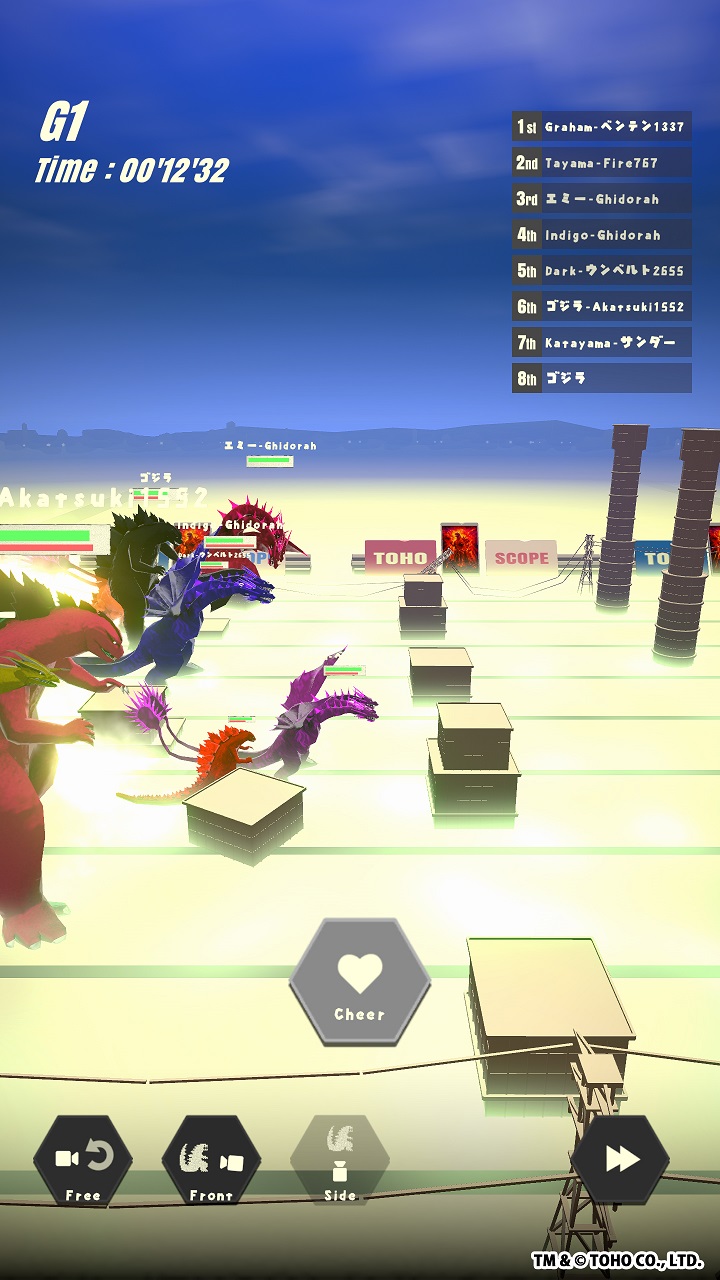Image resolution: width=720 pixels, height=1280 pixels.
Task: Switch to the Free camera view
Action: 83,1161
